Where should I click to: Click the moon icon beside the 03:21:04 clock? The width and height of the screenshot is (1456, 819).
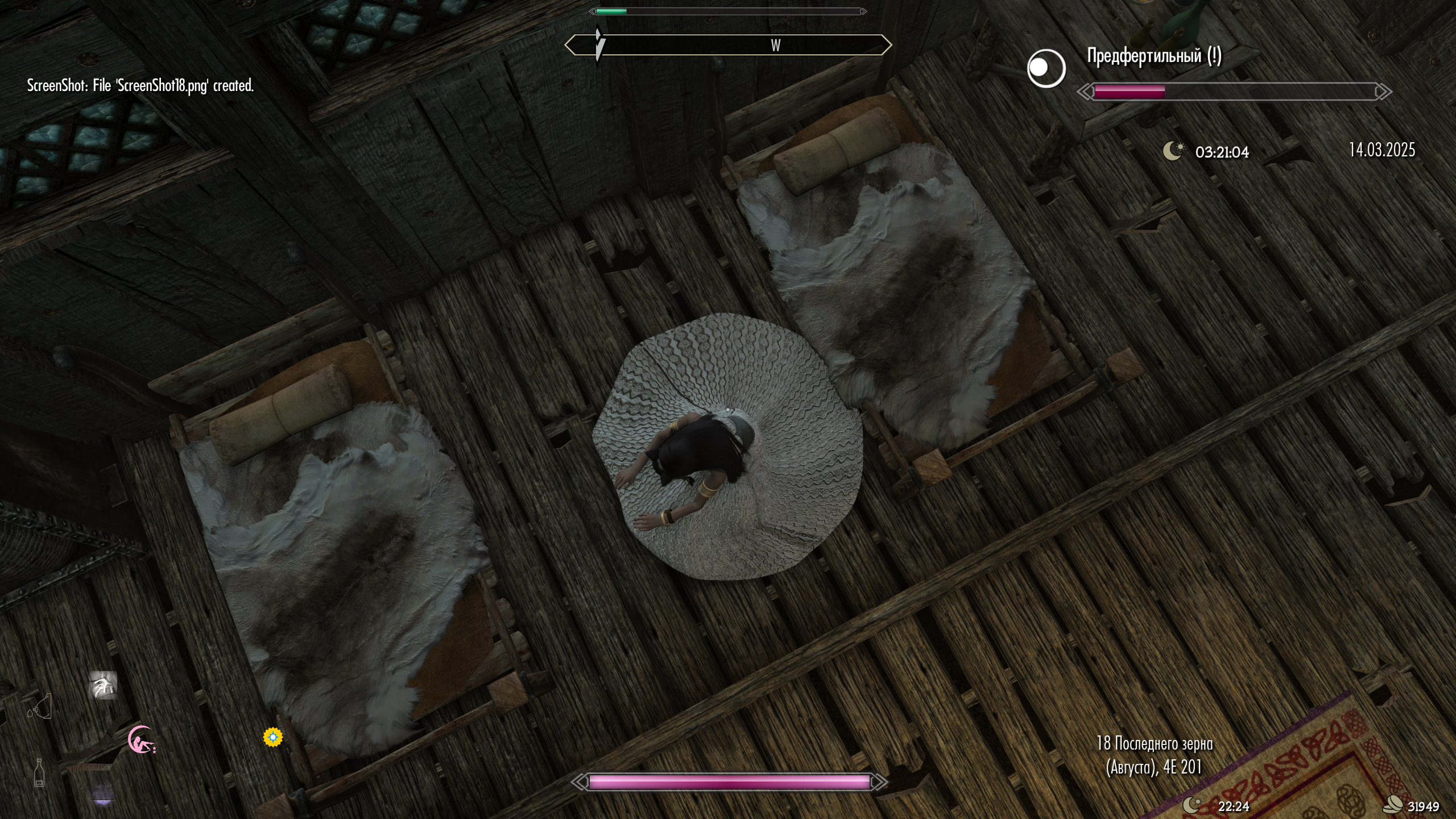point(1173,151)
